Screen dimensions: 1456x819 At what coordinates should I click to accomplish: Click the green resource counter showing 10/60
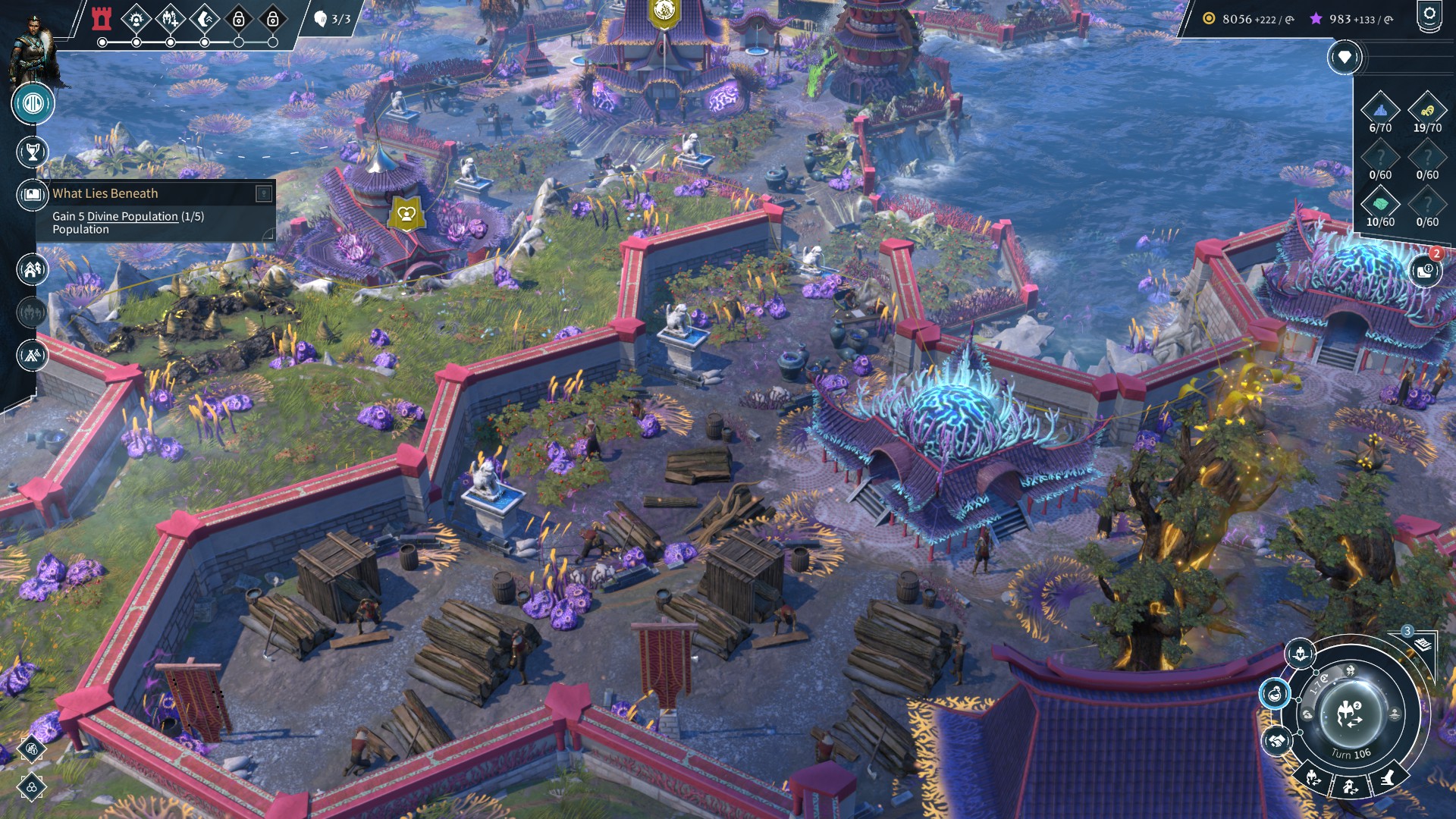1380,203
